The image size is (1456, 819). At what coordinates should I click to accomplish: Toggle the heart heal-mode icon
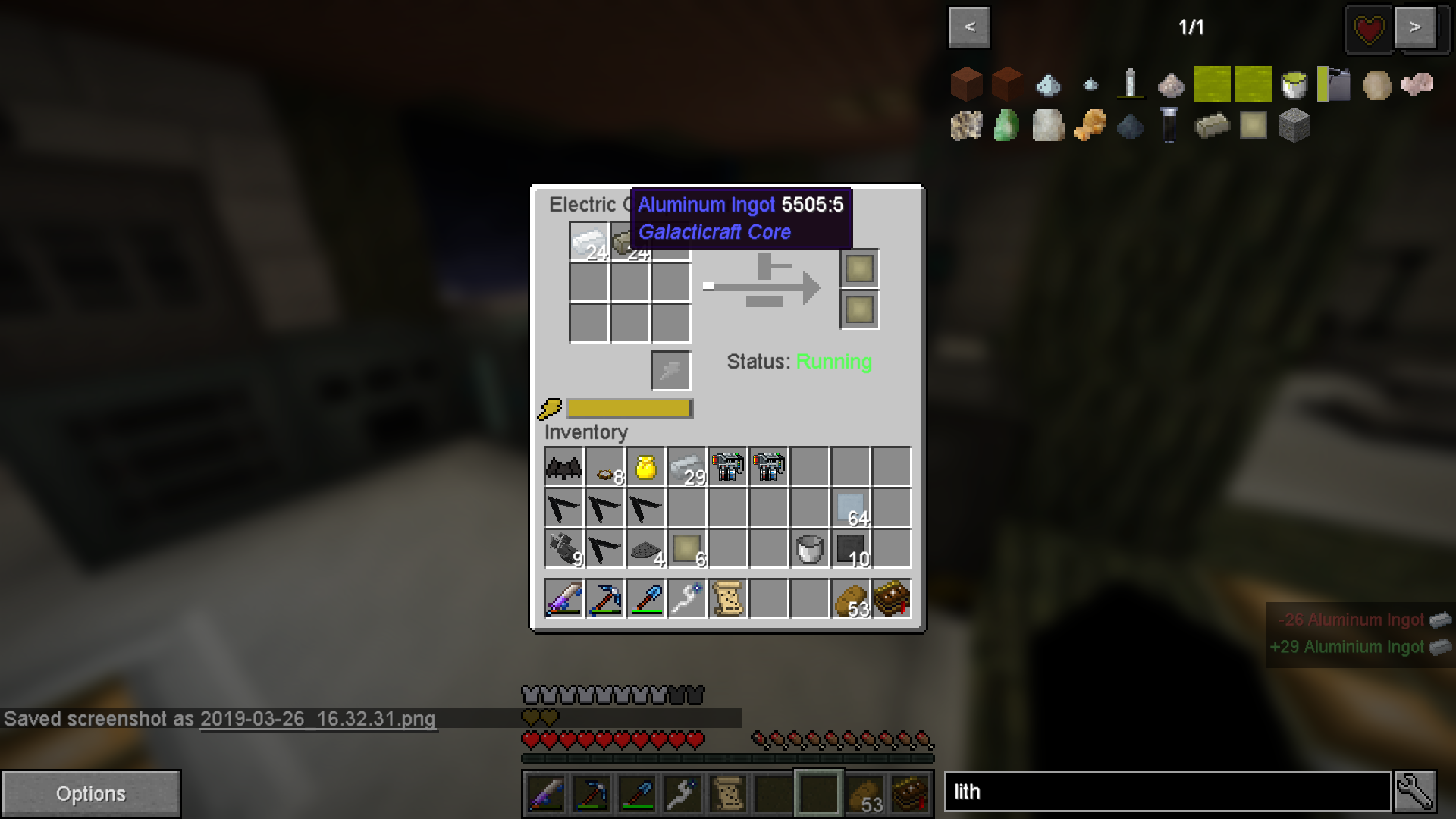1368,30
